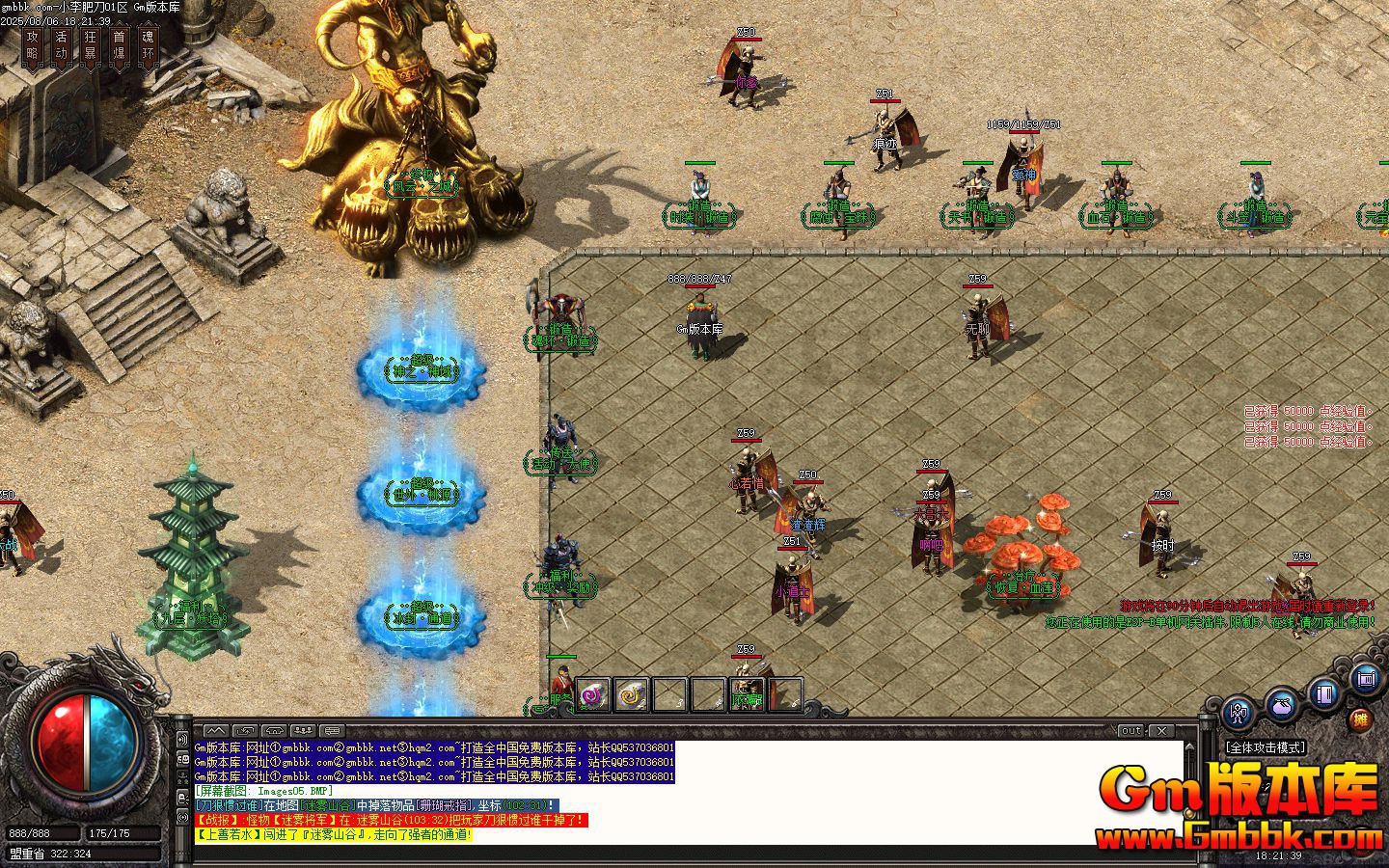Toggle the orange 摊 stall mode button

(1361, 719)
